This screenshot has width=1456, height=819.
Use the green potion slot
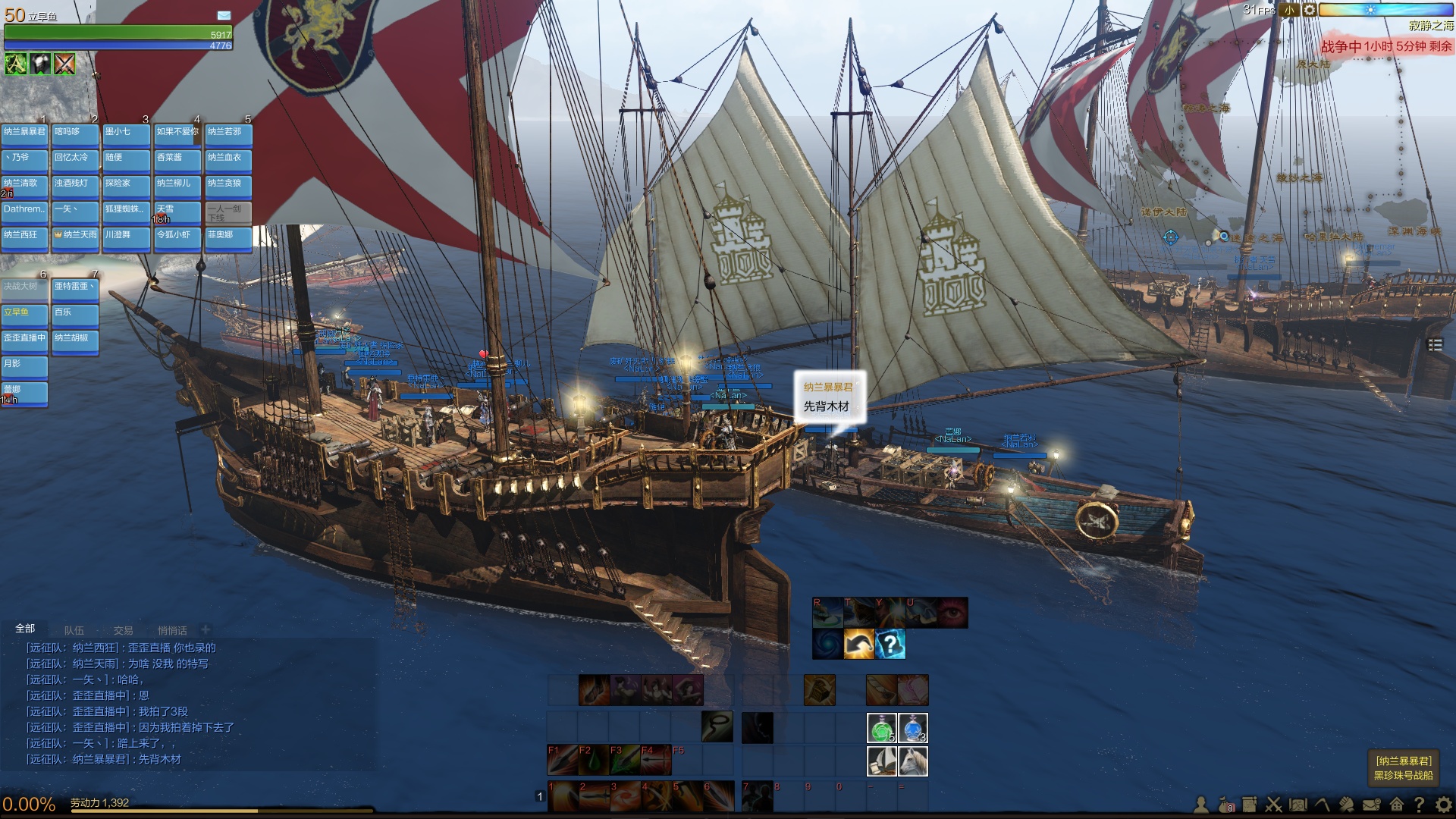coord(881,728)
